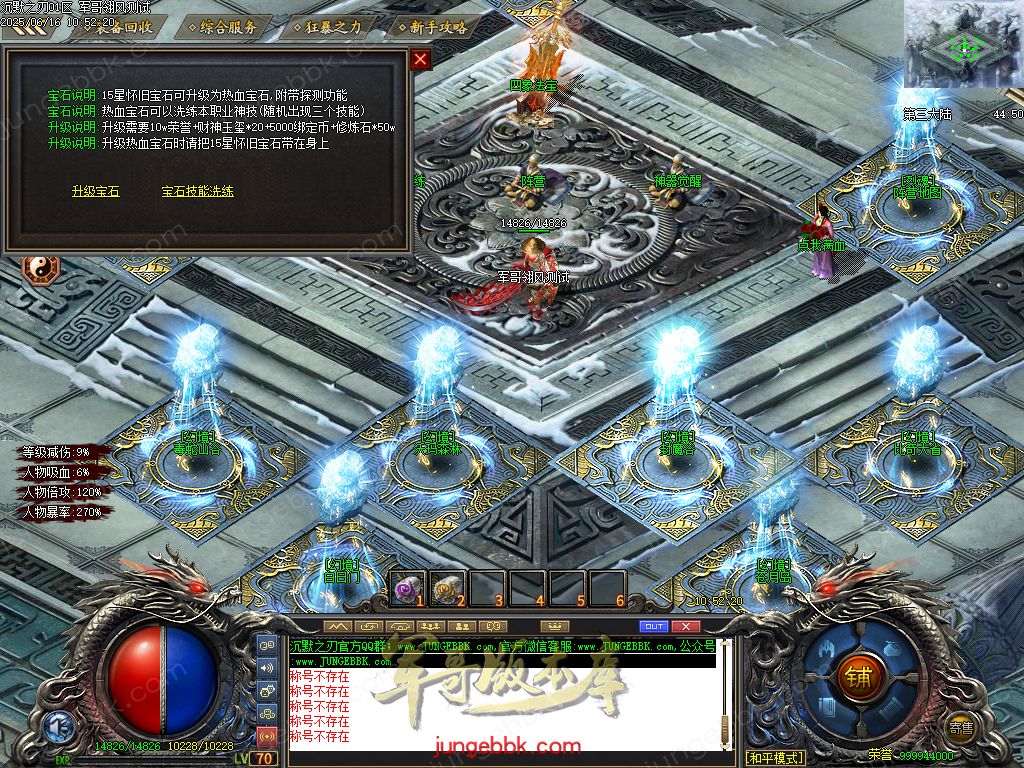Open the 铺 shop button
The height and width of the screenshot is (768, 1024).
pos(857,675)
